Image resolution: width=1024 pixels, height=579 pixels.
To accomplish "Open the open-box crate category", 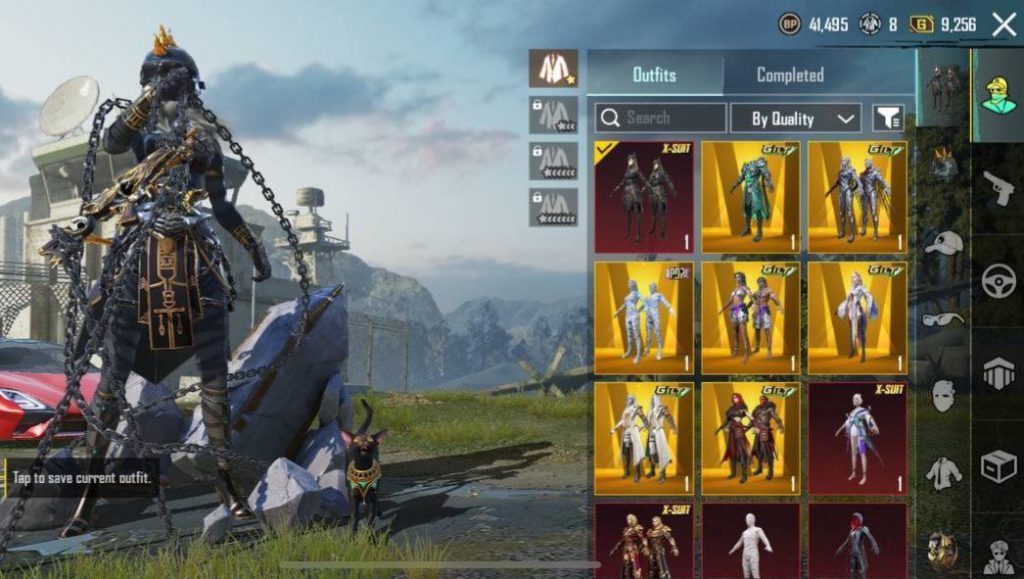I will click(x=998, y=465).
